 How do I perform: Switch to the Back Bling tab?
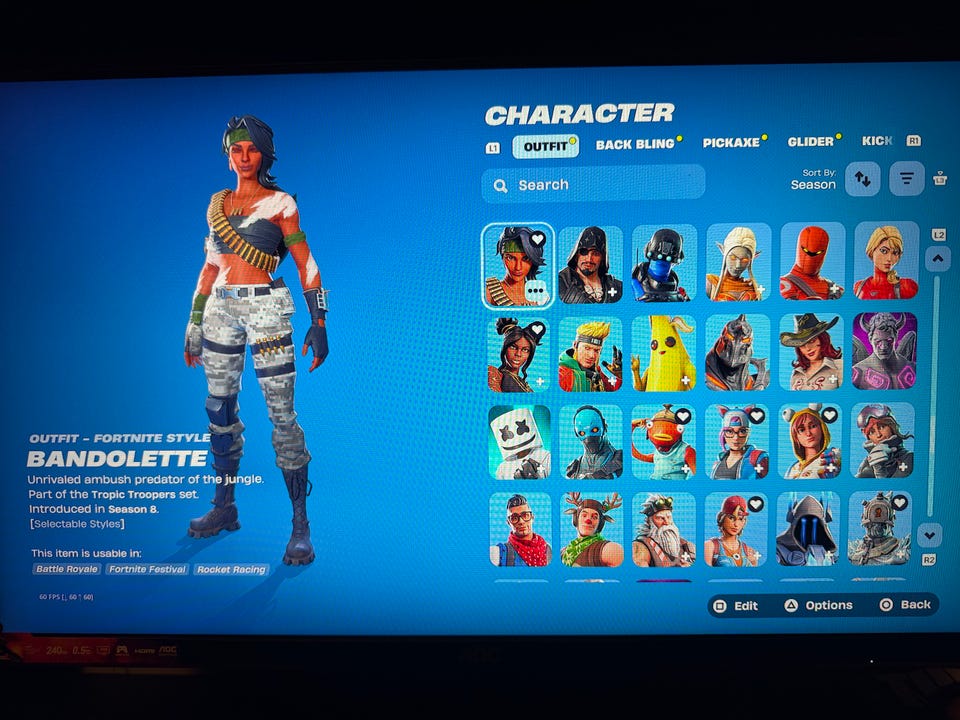tap(636, 144)
